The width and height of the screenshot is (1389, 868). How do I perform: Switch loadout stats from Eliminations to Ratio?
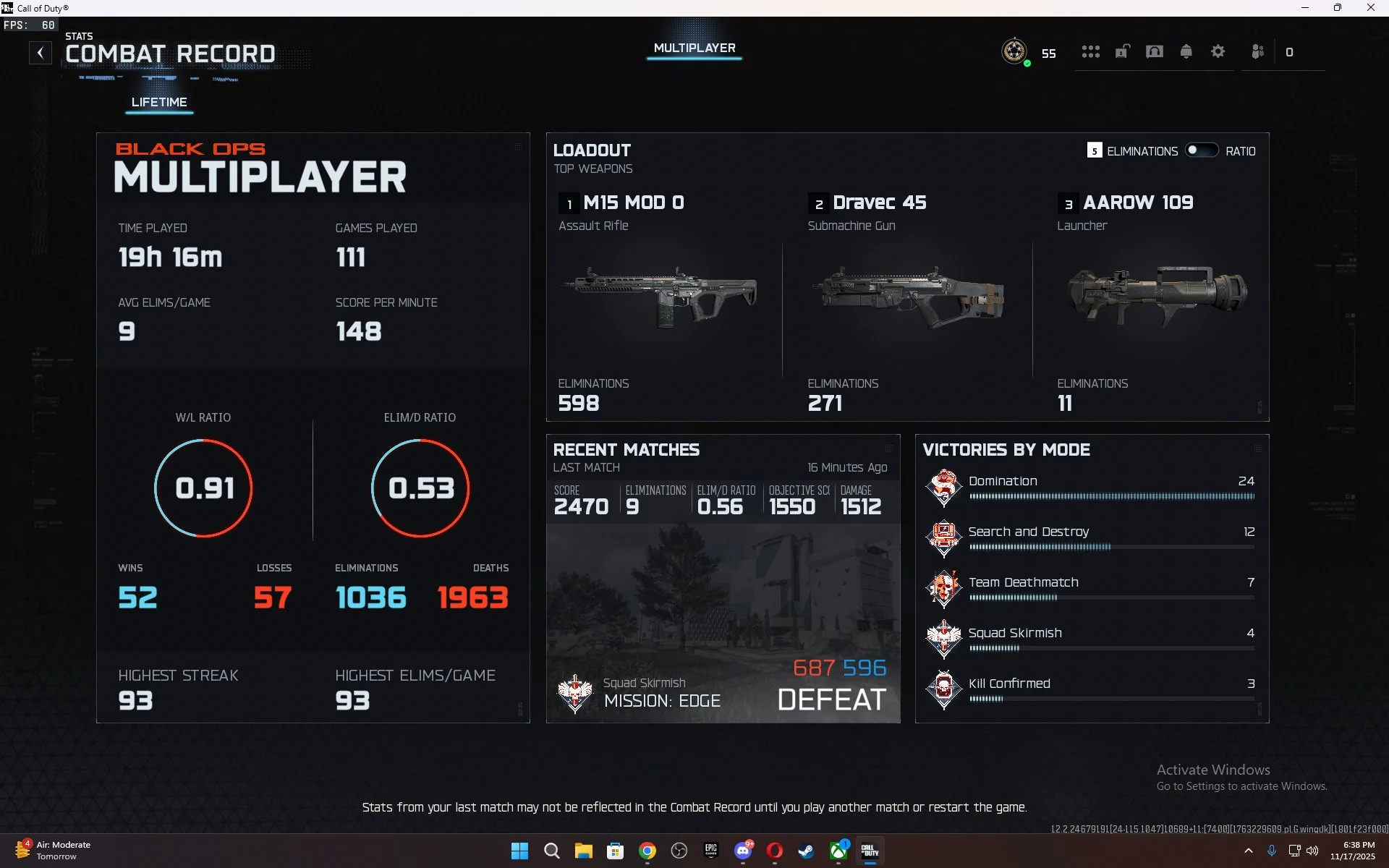point(1202,150)
